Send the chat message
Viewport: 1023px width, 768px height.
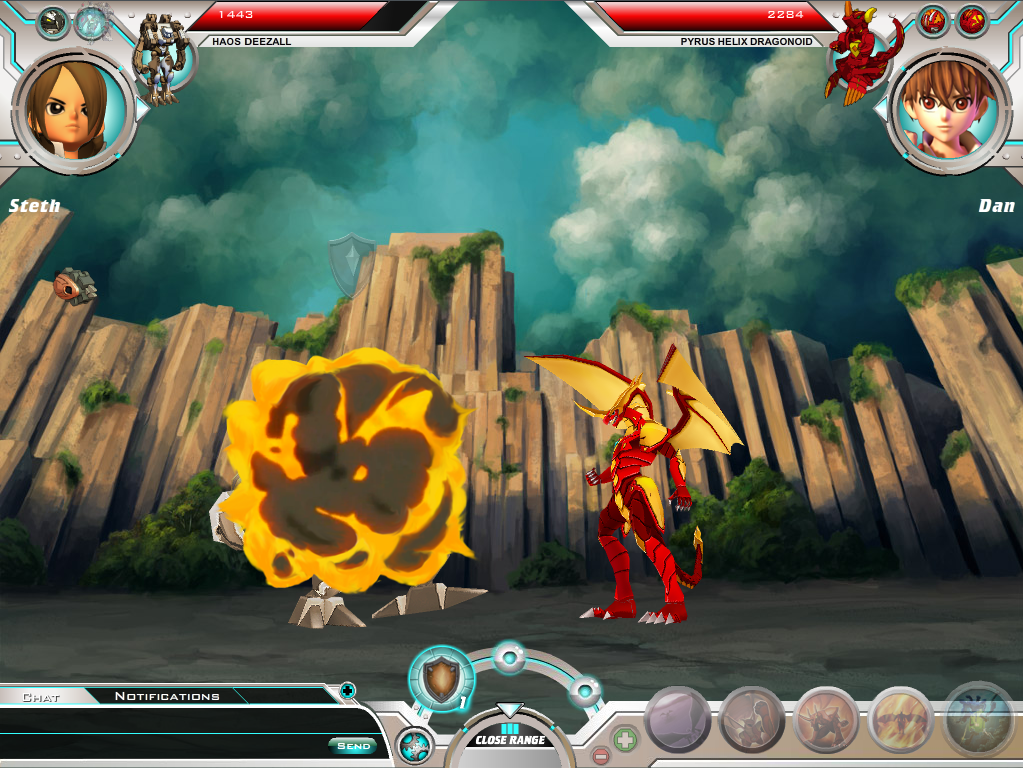[353, 746]
